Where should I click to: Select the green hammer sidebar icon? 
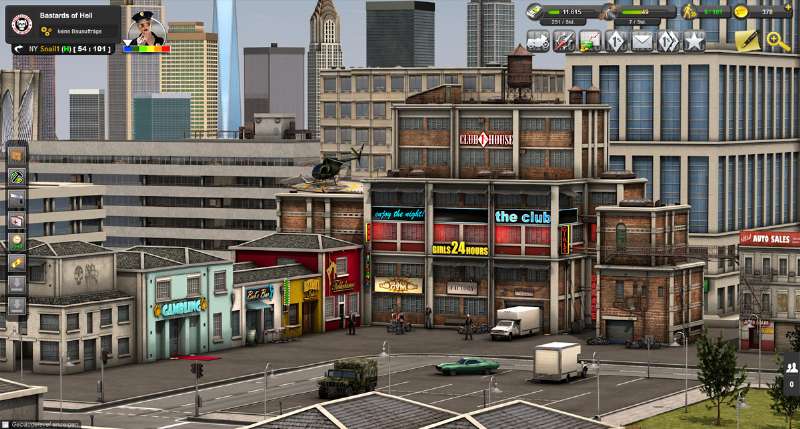click(16, 176)
